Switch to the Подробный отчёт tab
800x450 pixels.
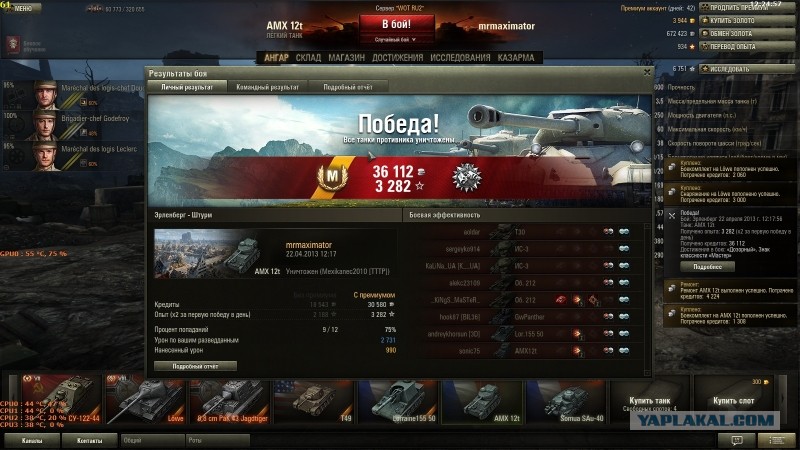[346, 87]
